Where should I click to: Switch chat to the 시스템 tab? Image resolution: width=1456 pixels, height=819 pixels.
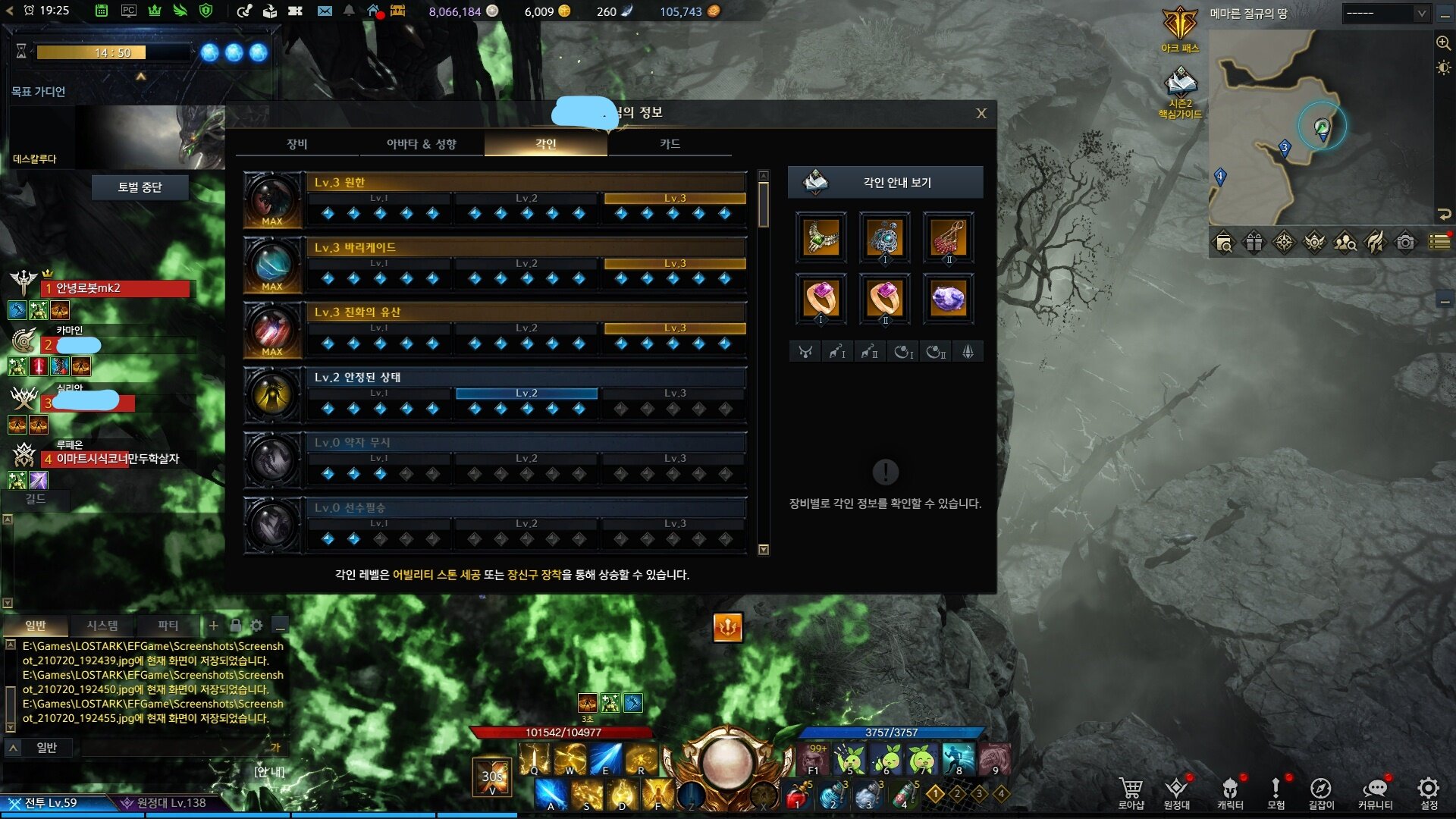click(x=102, y=626)
